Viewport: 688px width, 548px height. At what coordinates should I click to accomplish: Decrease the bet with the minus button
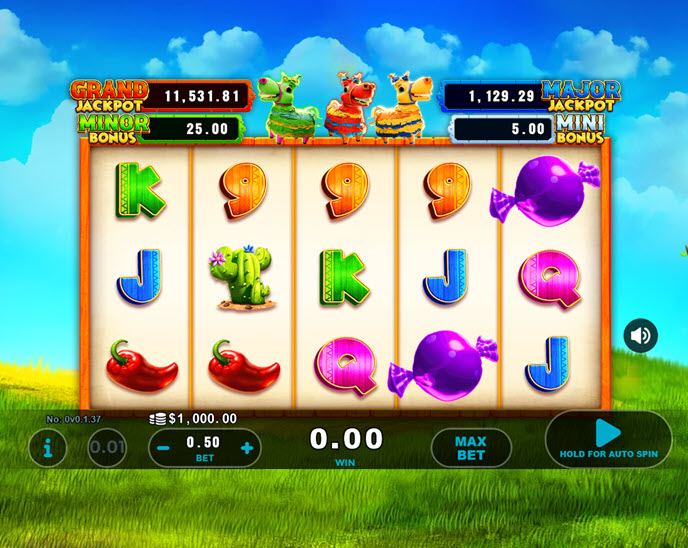tap(163, 448)
